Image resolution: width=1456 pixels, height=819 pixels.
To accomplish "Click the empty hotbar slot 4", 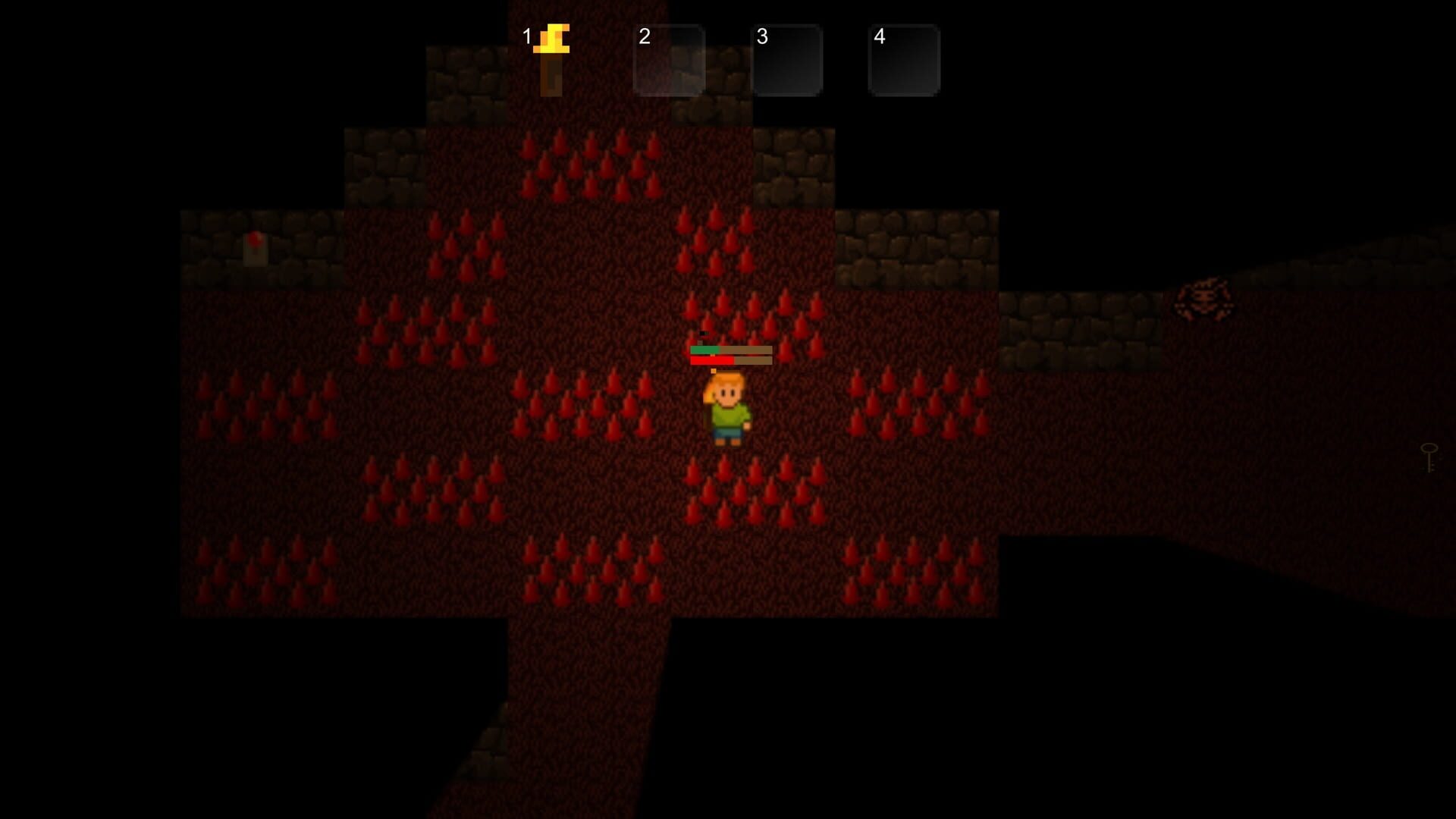I will tap(904, 58).
